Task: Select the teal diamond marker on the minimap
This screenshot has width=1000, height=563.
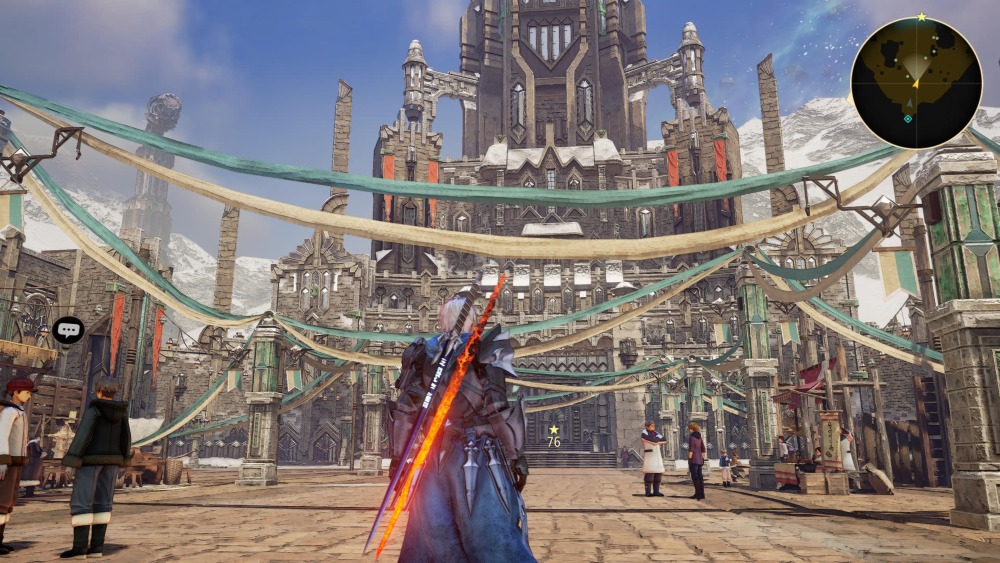Action: (908, 118)
